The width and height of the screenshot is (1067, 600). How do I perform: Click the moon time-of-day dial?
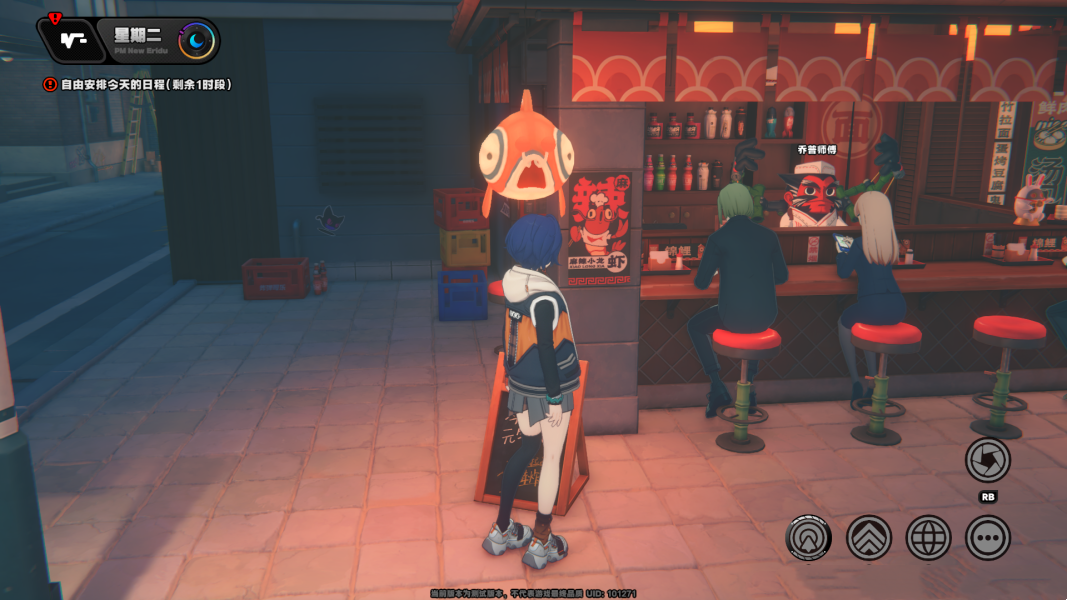196,41
